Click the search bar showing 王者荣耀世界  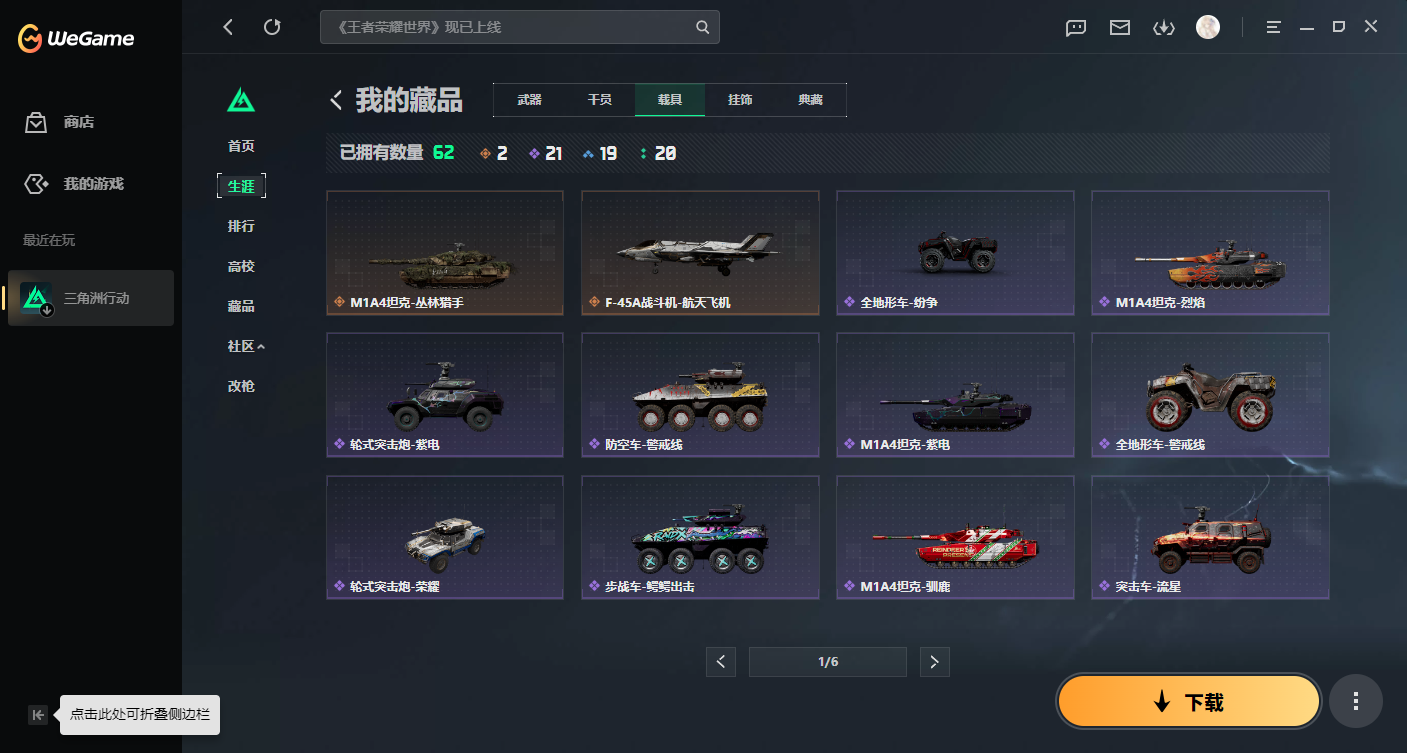520,27
